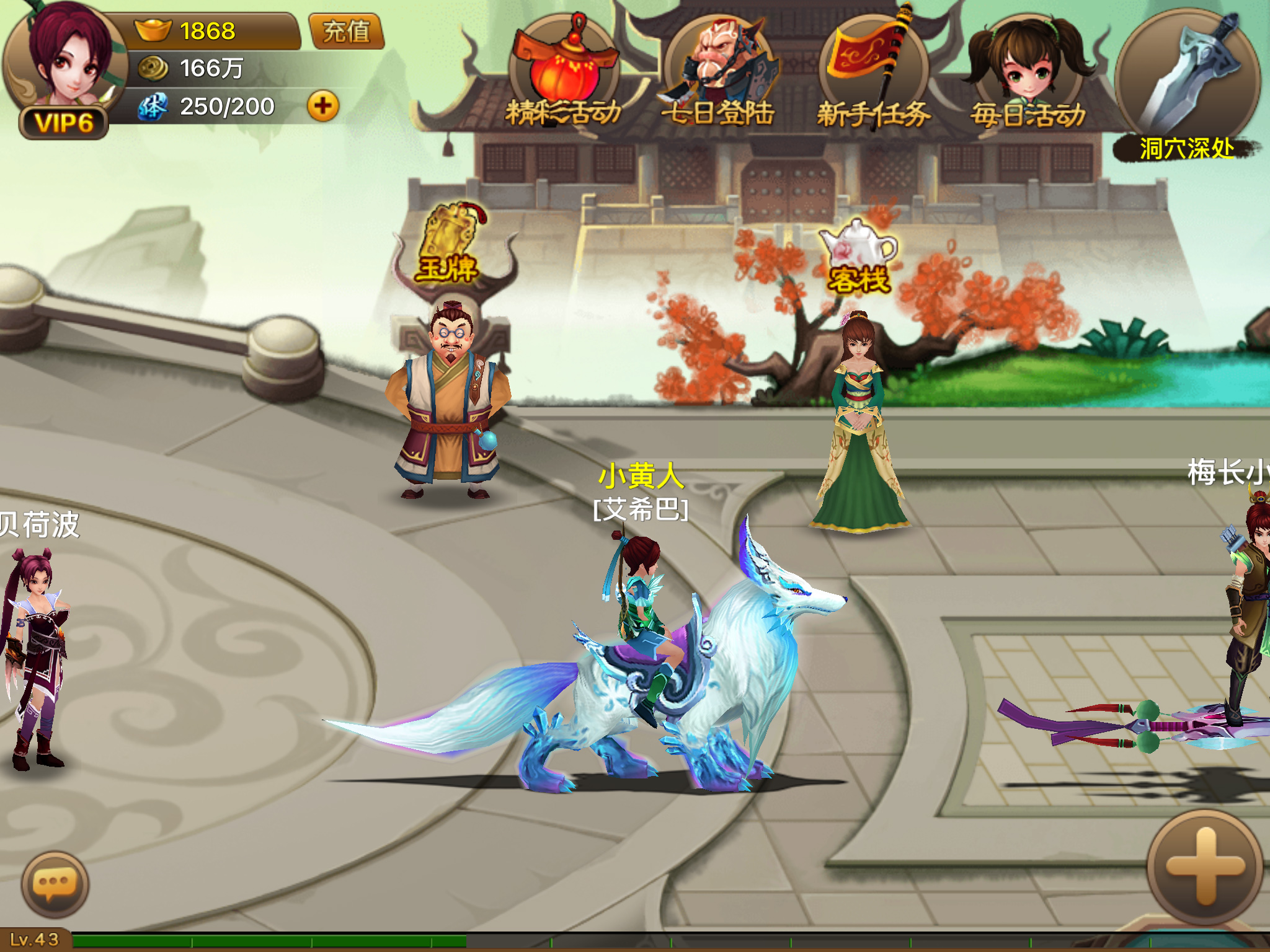Image resolution: width=1270 pixels, height=952 pixels.
Task: Open the chat bubble button
Action: point(55,884)
